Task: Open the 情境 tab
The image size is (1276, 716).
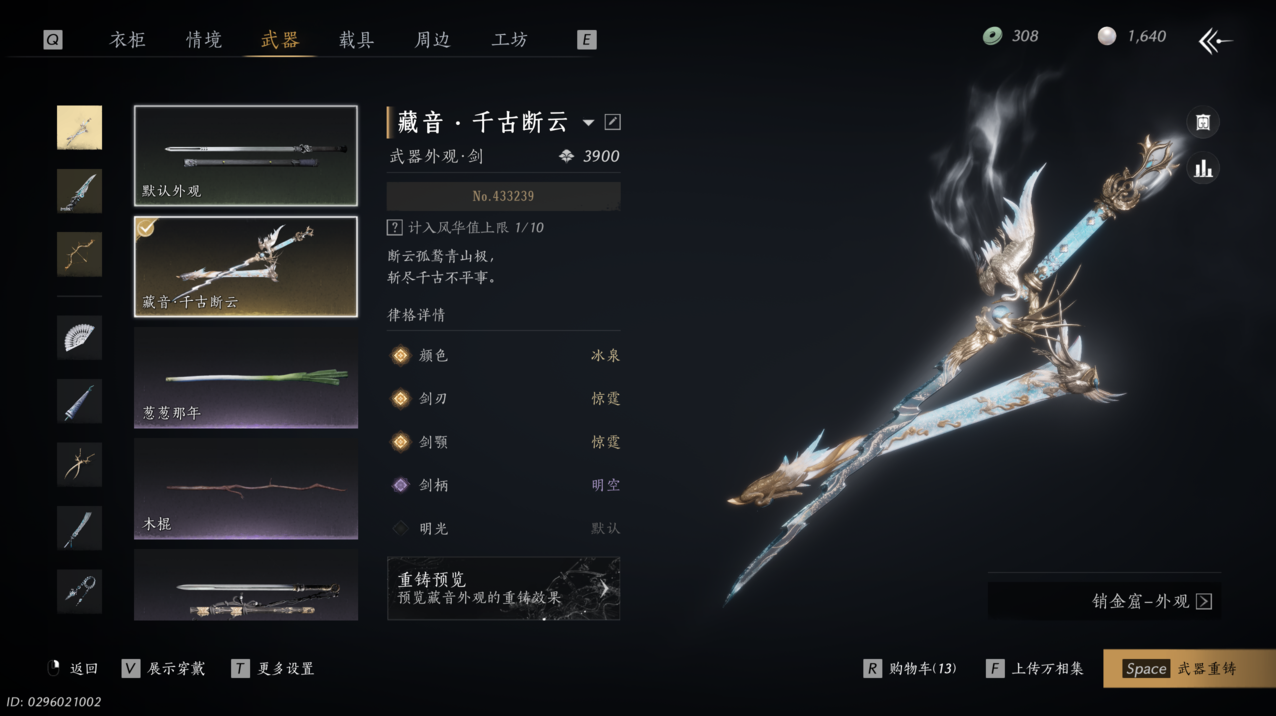Action: [x=204, y=40]
